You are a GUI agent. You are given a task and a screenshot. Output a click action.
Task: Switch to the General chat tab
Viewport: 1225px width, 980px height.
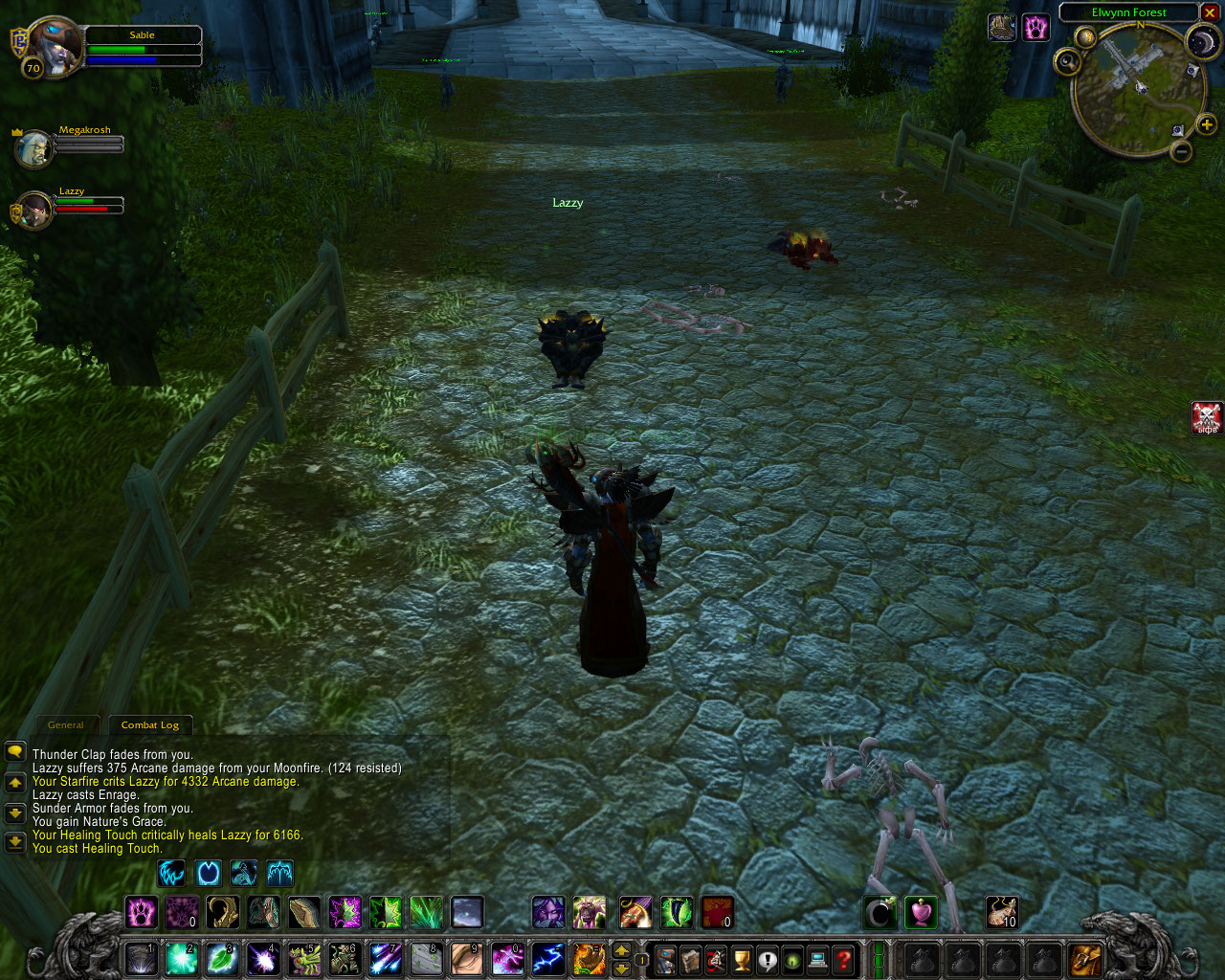(66, 724)
